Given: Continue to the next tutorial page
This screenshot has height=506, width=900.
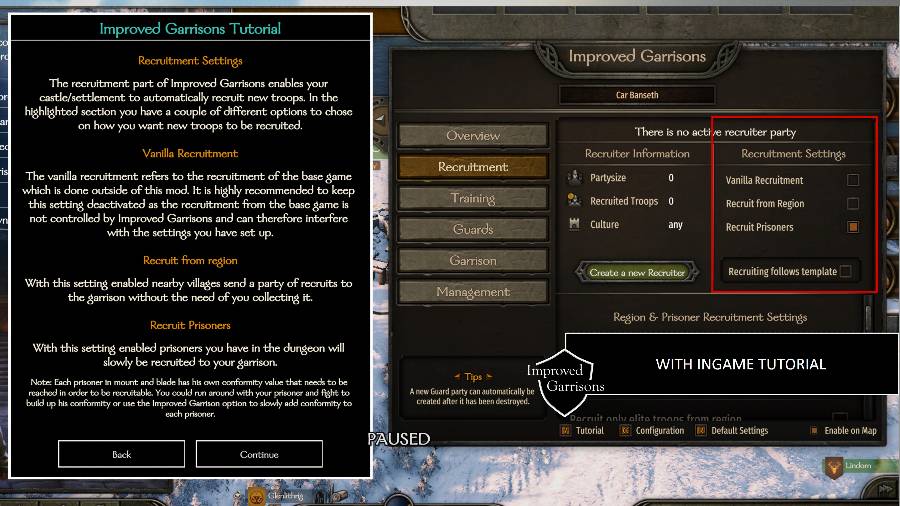Looking at the screenshot, I should [259, 454].
